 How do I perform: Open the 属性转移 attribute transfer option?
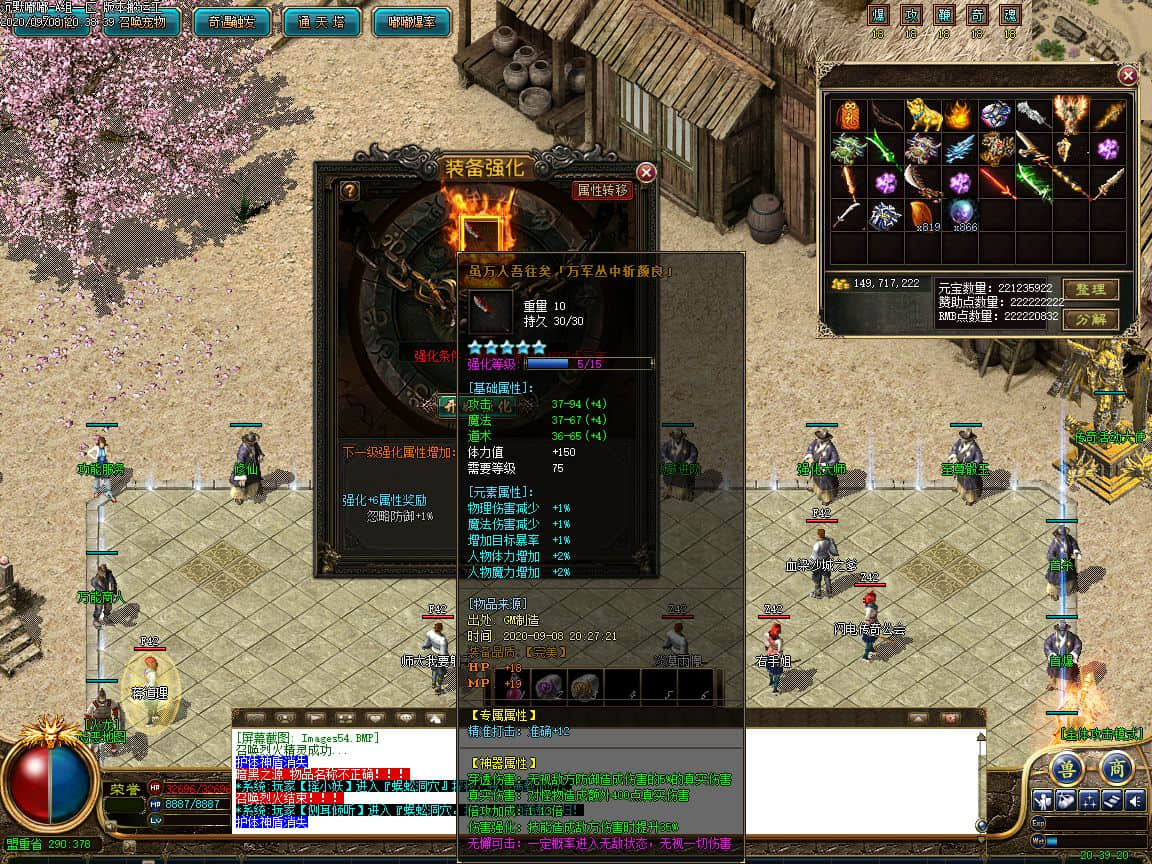602,190
